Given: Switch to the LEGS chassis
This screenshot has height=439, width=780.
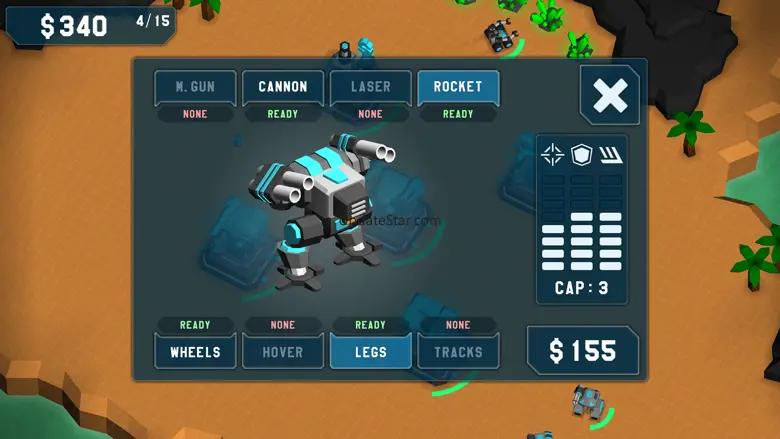Looking at the screenshot, I should point(370,351).
